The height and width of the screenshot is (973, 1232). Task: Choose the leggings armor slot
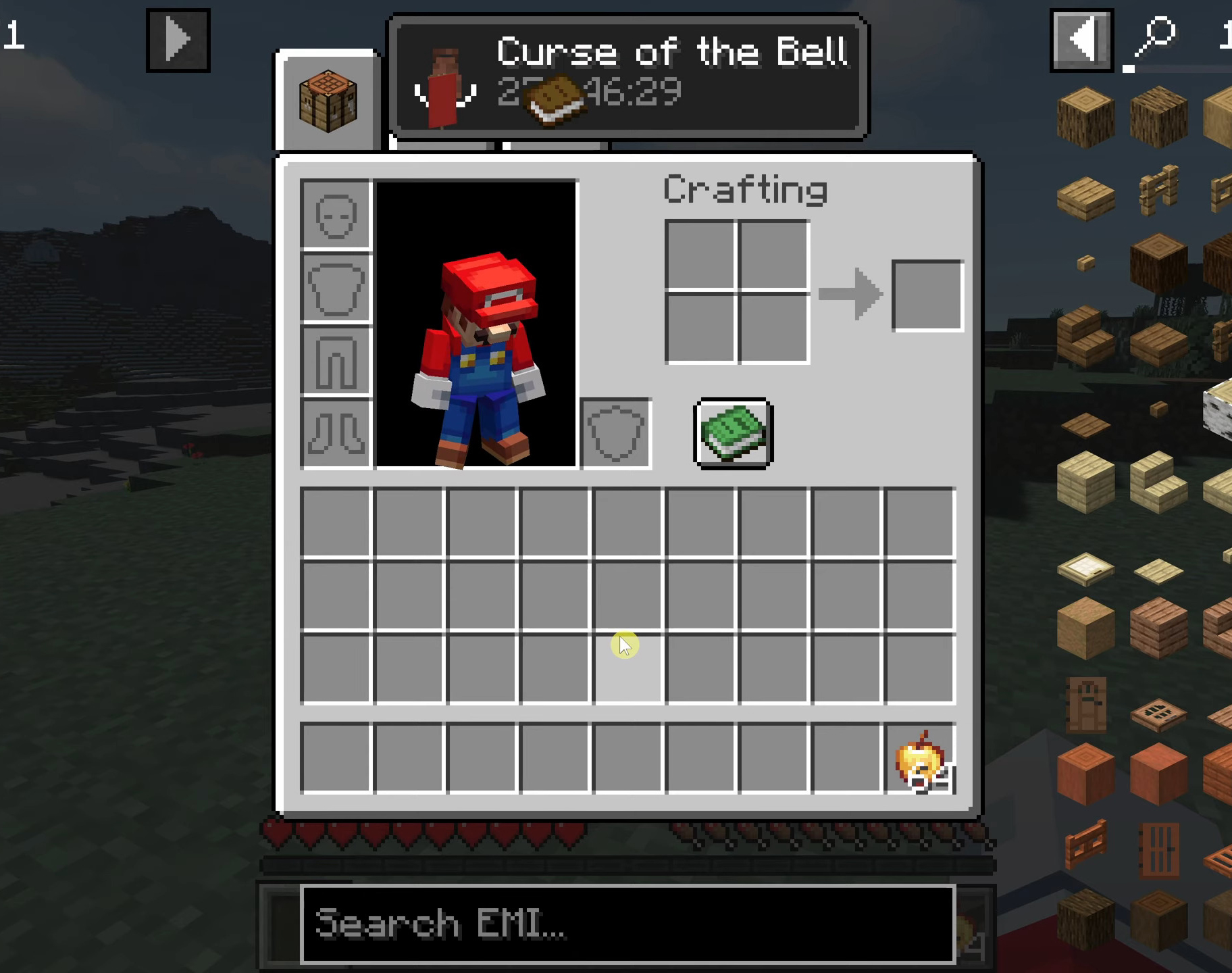pos(336,361)
